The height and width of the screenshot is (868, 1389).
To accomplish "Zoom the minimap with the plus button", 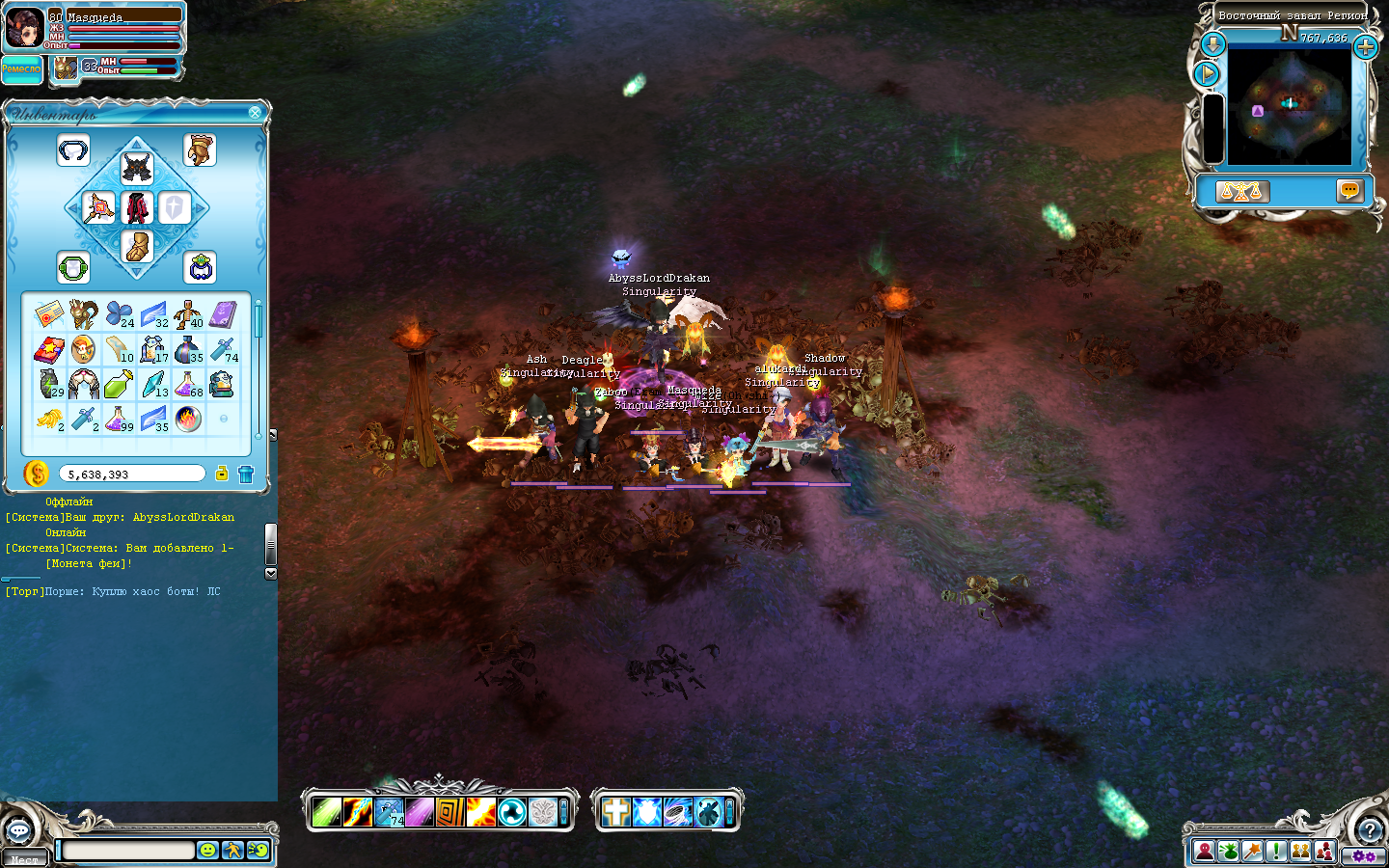I will point(1366,46).
